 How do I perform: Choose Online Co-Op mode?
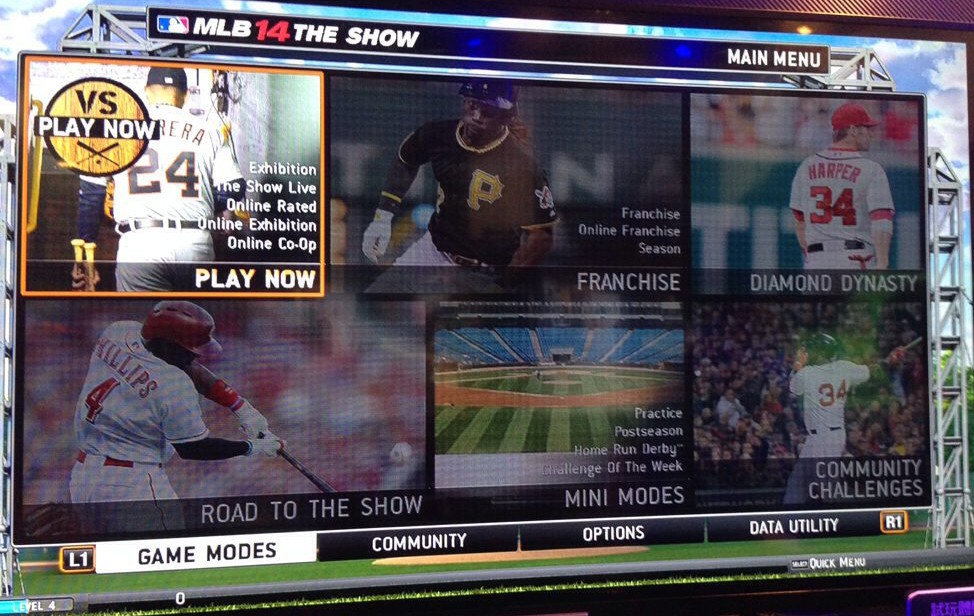click(271, 243)
